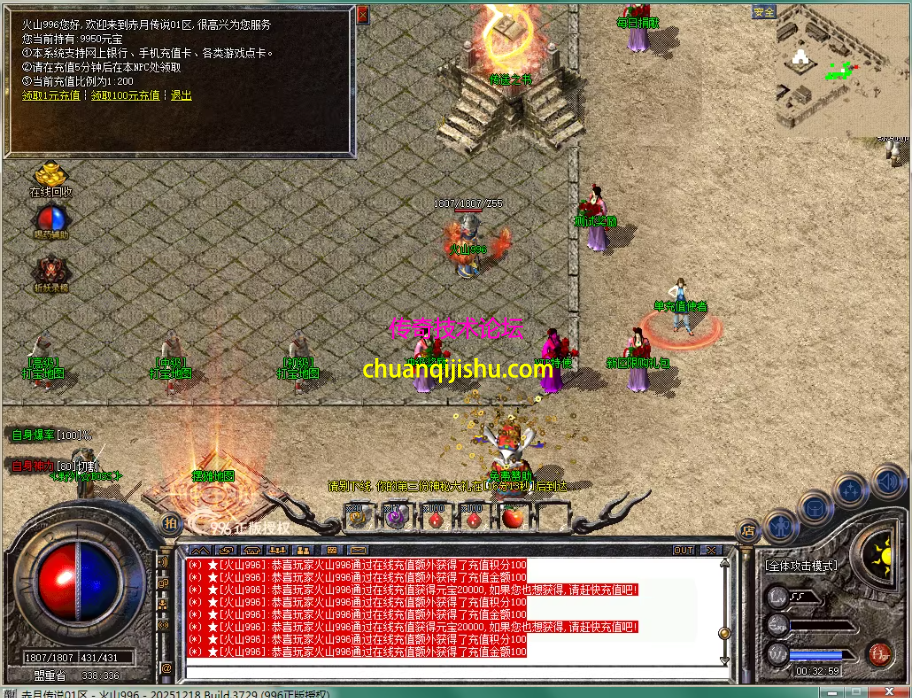Click the OUT button on chat panel
The image size is (912, 698).
[683, 550]
